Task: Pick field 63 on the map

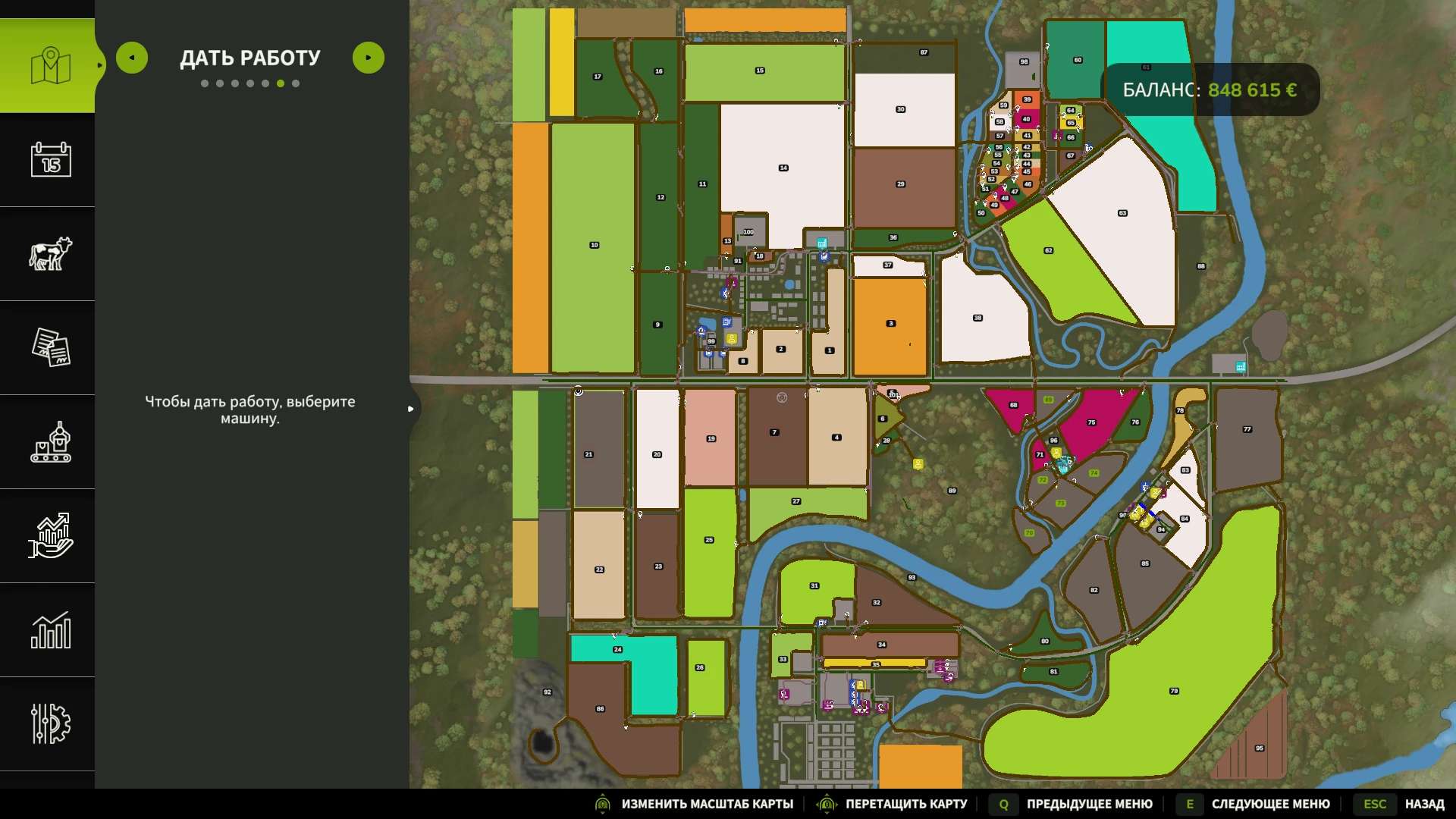Action: point(1122,213)
